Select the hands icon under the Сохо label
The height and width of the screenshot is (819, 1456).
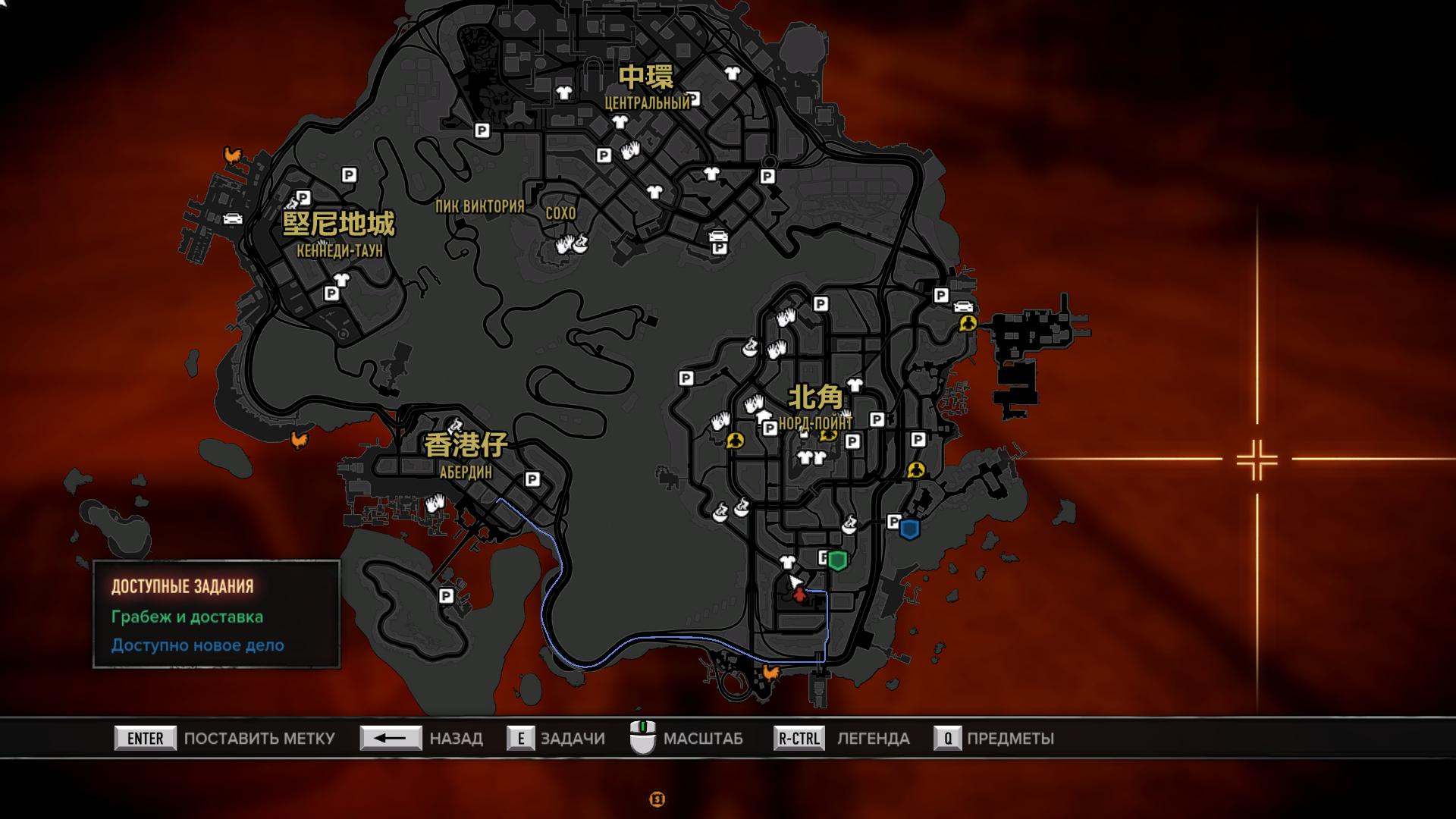point(565,245)
